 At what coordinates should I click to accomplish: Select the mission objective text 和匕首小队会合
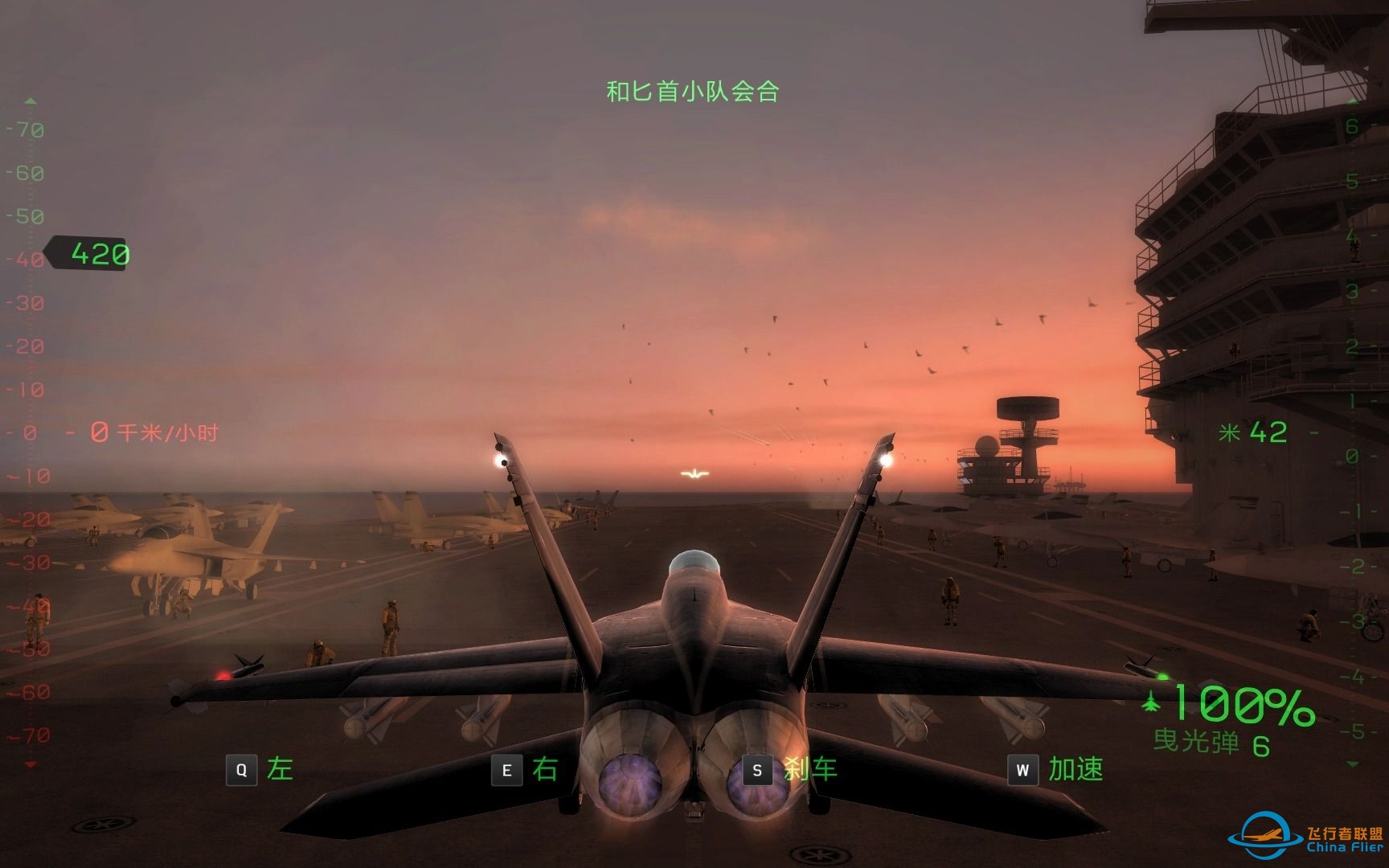[691, 91]
